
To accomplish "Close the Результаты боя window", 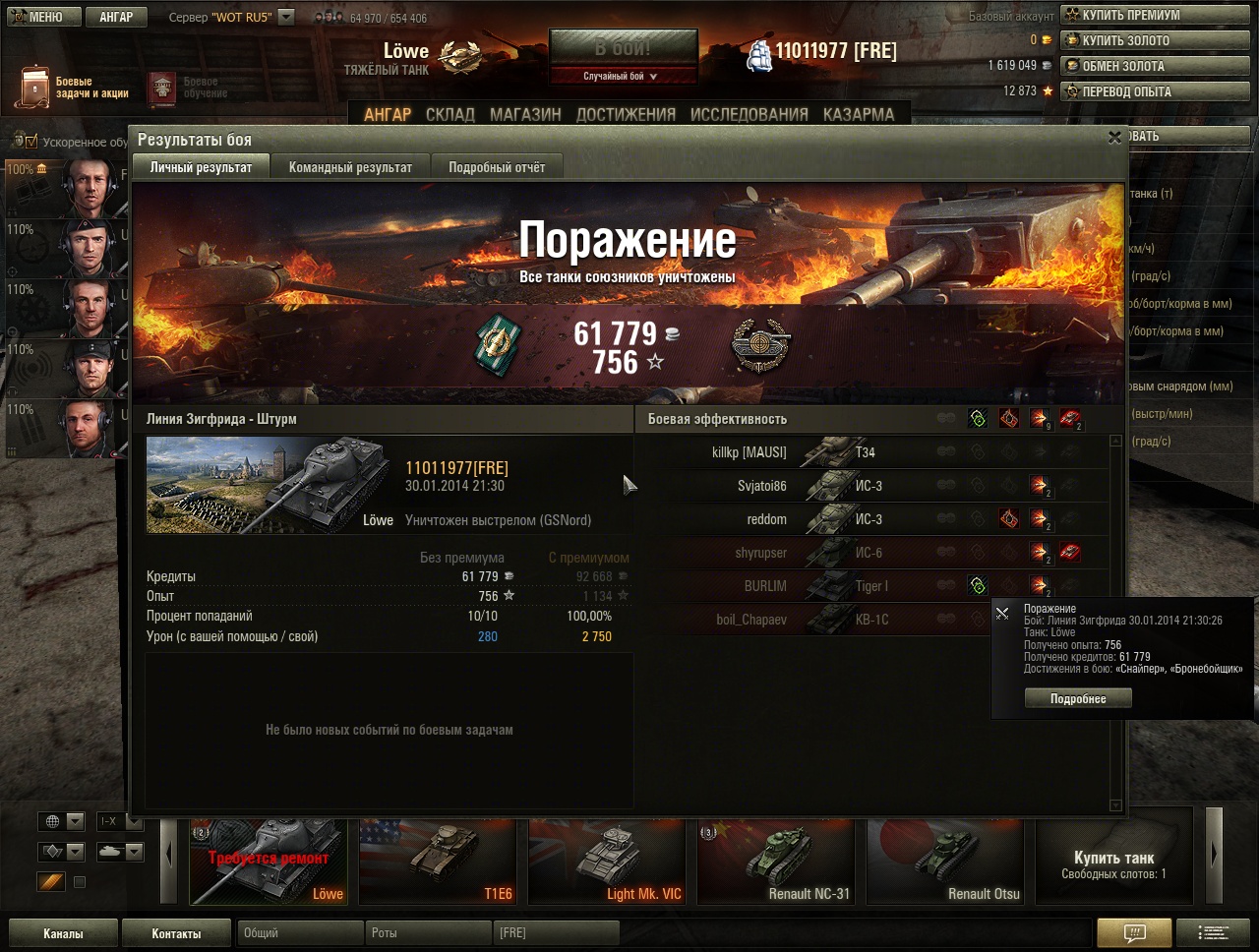I will 1114,139.
